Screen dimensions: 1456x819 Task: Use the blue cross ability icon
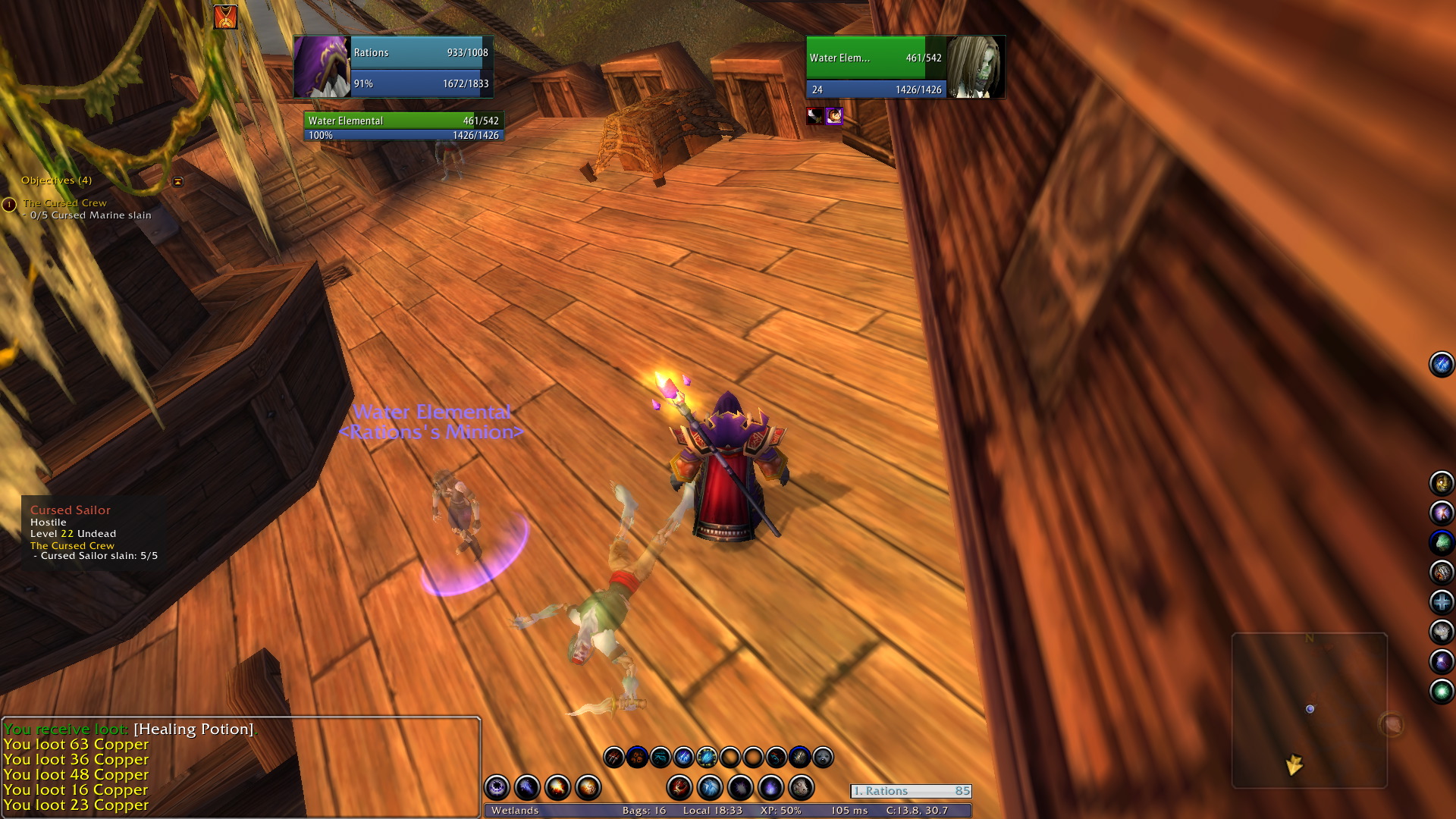coord(1441,602)
